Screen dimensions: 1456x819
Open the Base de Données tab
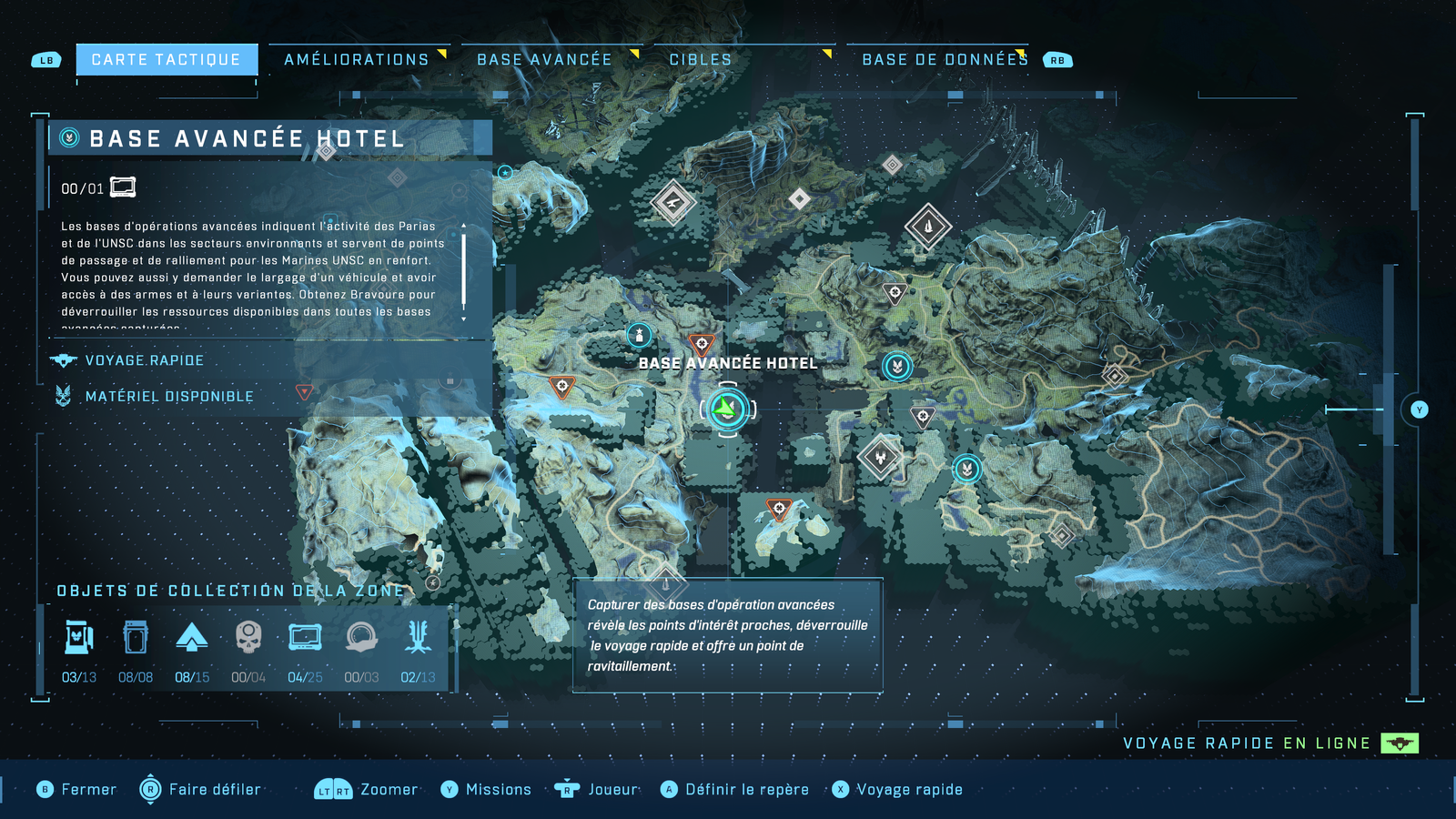945,59
